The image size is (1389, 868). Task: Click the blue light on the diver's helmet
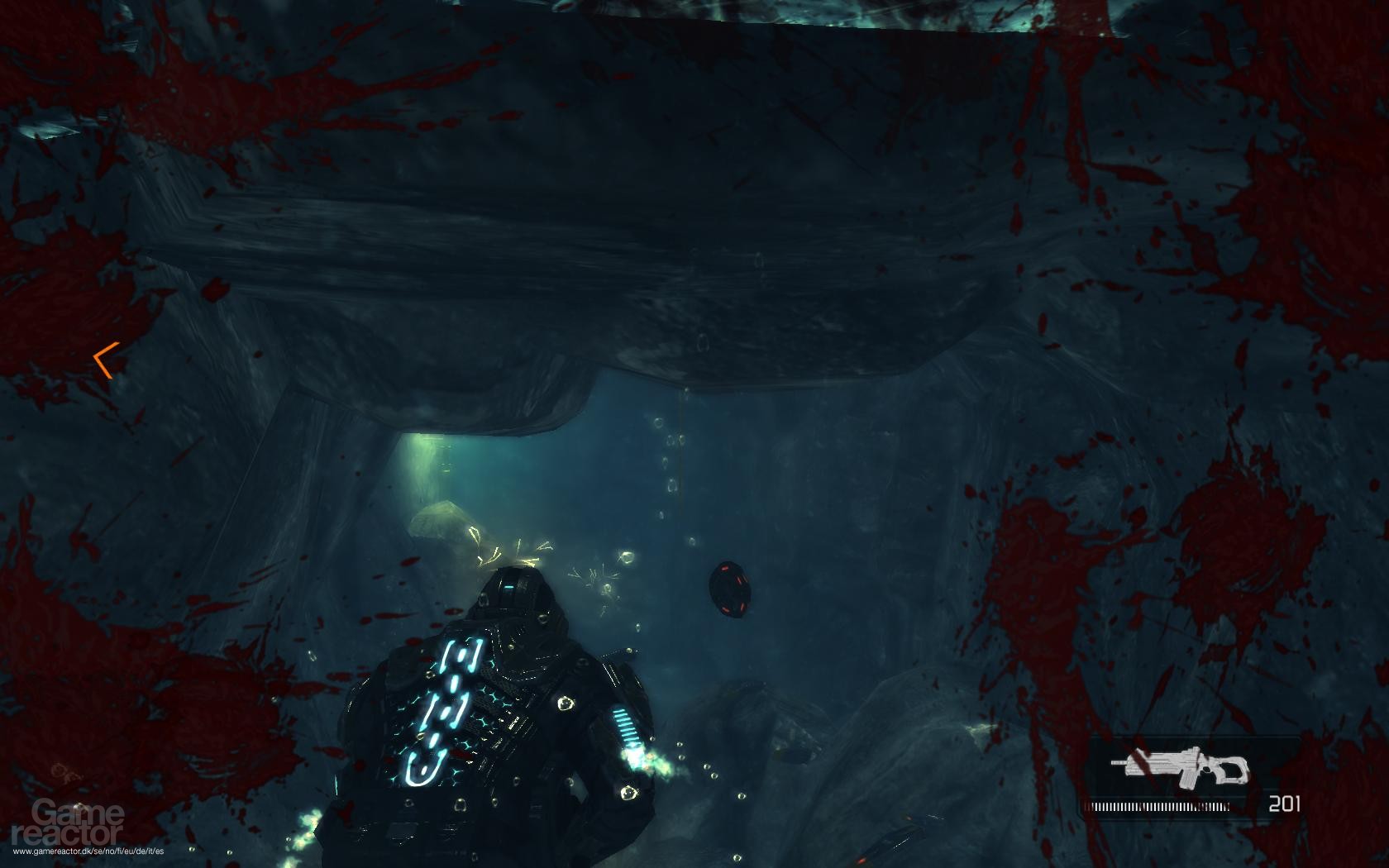pos(511,585)
